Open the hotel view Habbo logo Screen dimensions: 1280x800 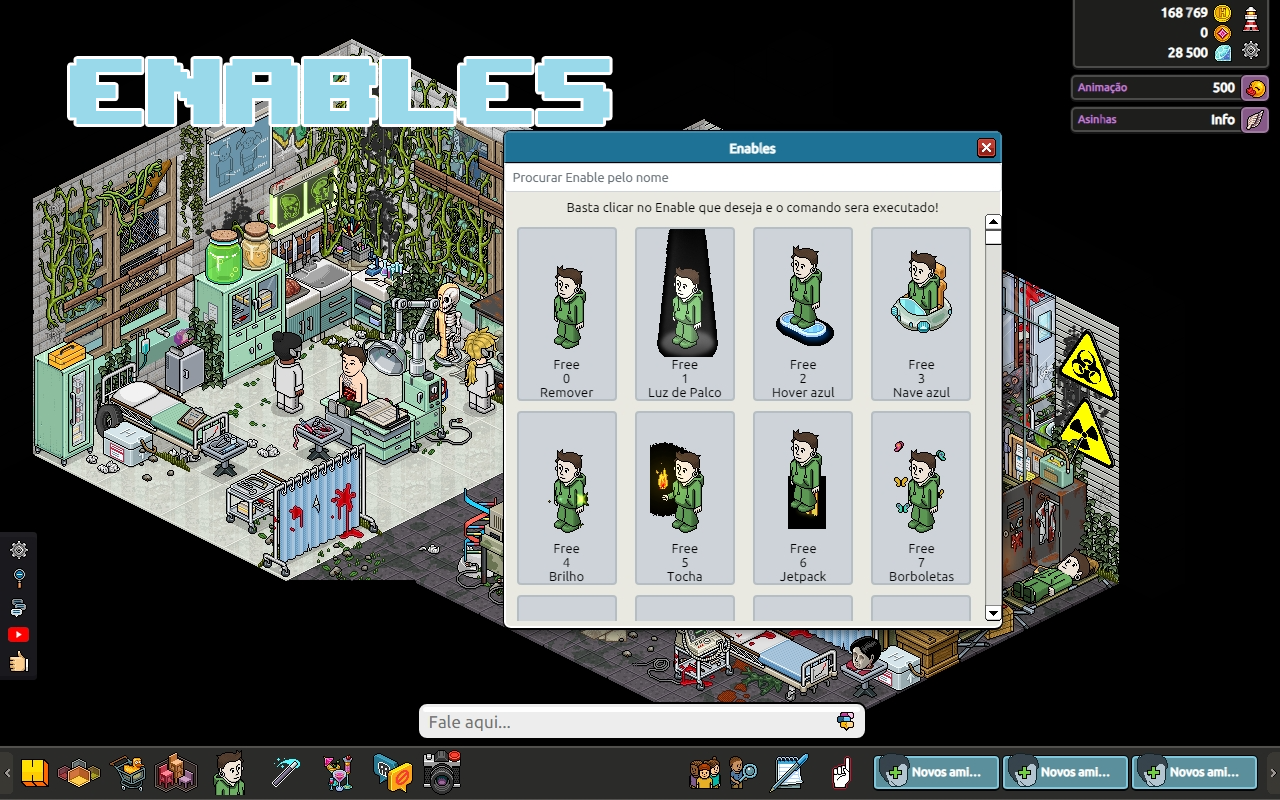(x=36, y=772)
